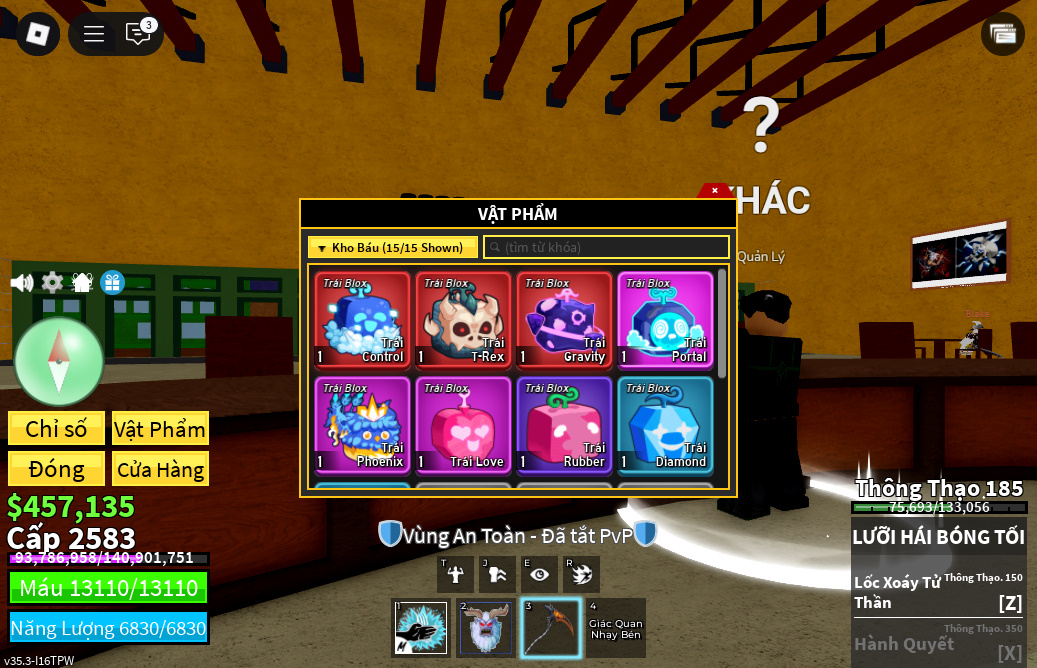Open the Roblox chat window
This screenshot has width=1037, height=668.
tap(138, 34)
